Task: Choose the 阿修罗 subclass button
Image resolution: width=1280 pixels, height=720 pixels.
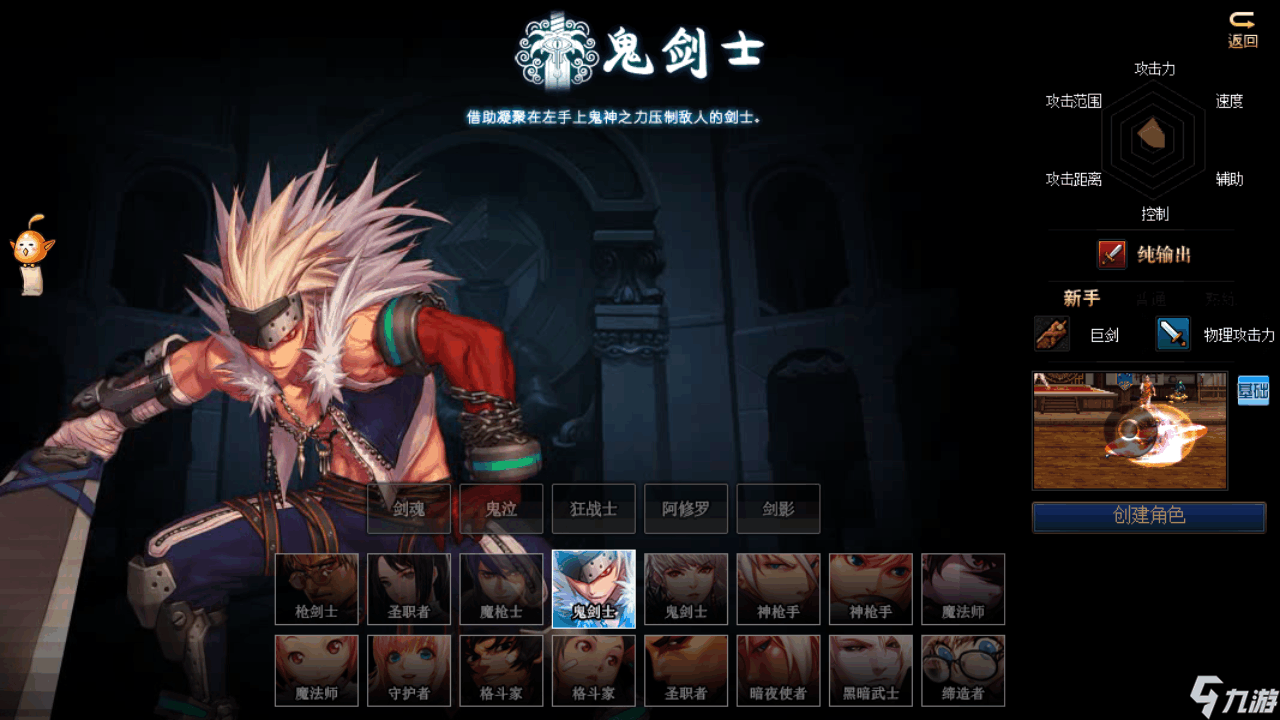Action: coord(685,509)
